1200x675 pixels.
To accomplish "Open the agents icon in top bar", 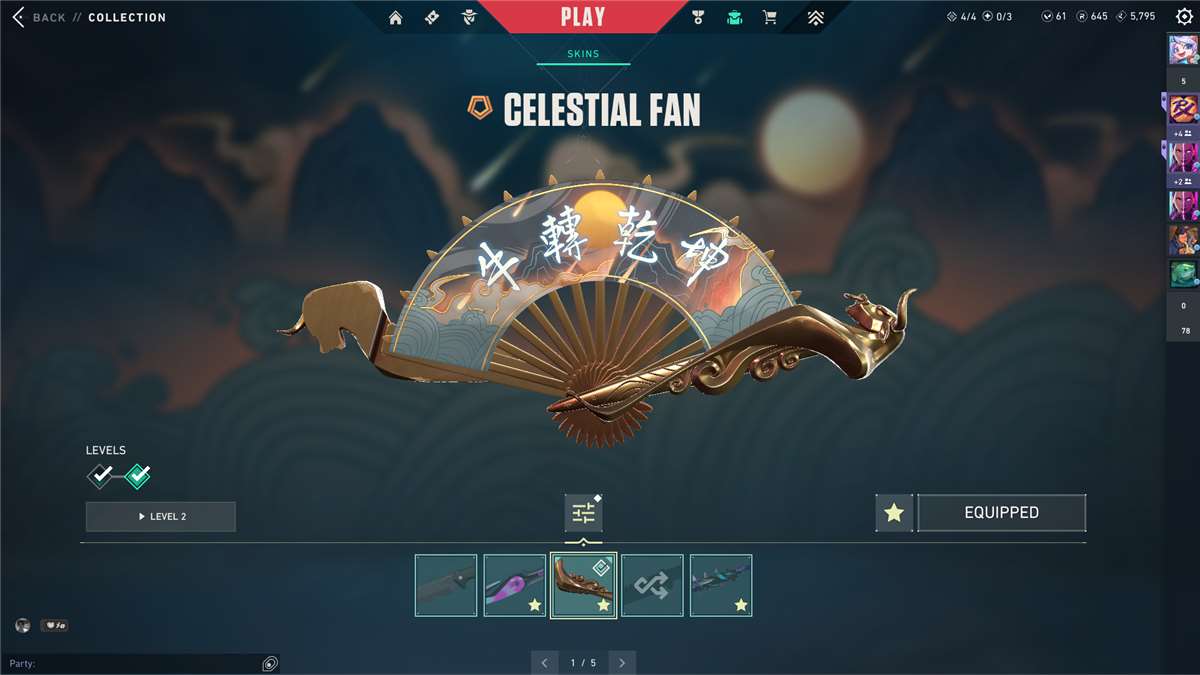I will (469, 17).
